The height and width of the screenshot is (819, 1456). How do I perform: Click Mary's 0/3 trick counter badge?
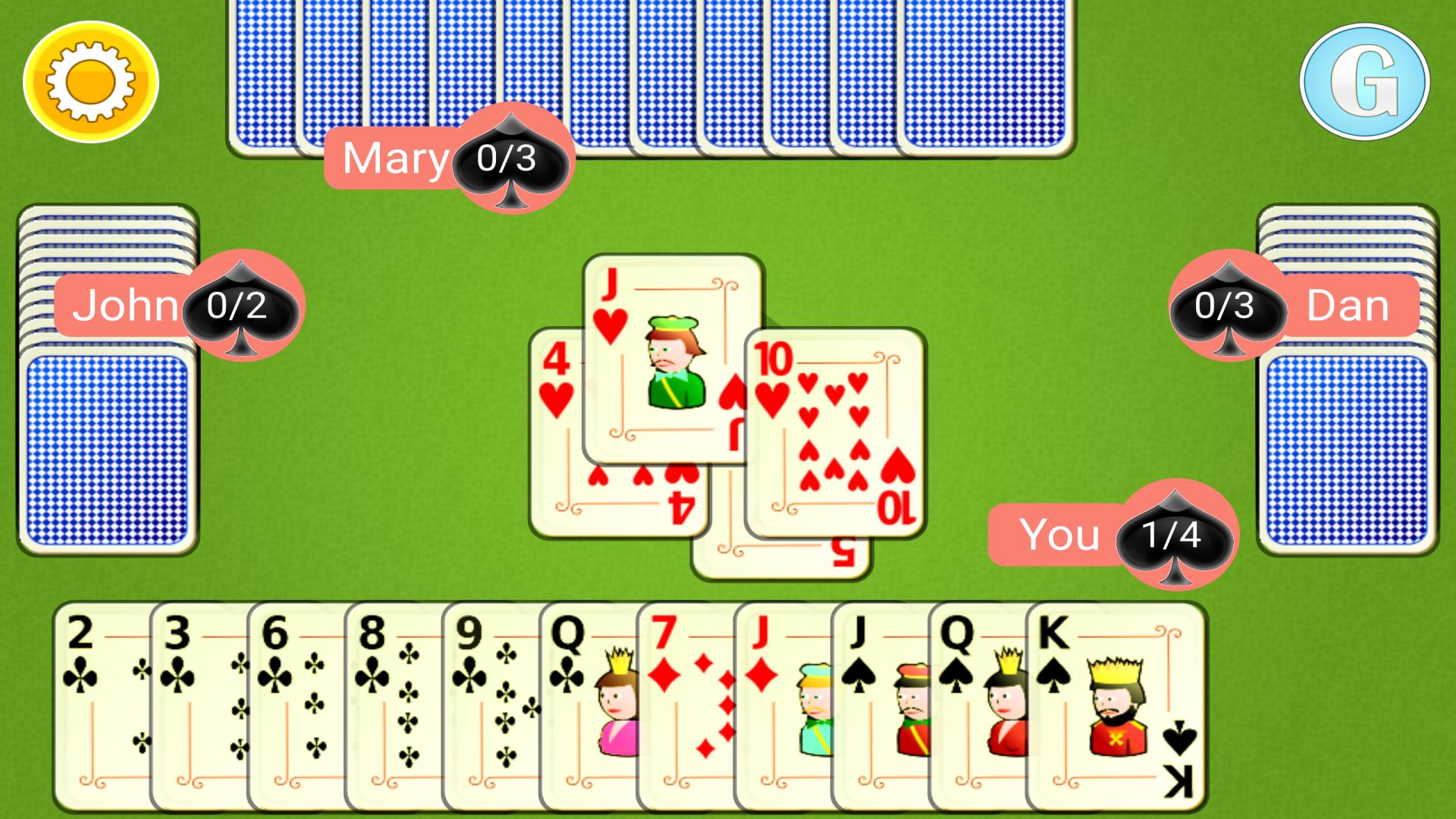pos(507,157)
